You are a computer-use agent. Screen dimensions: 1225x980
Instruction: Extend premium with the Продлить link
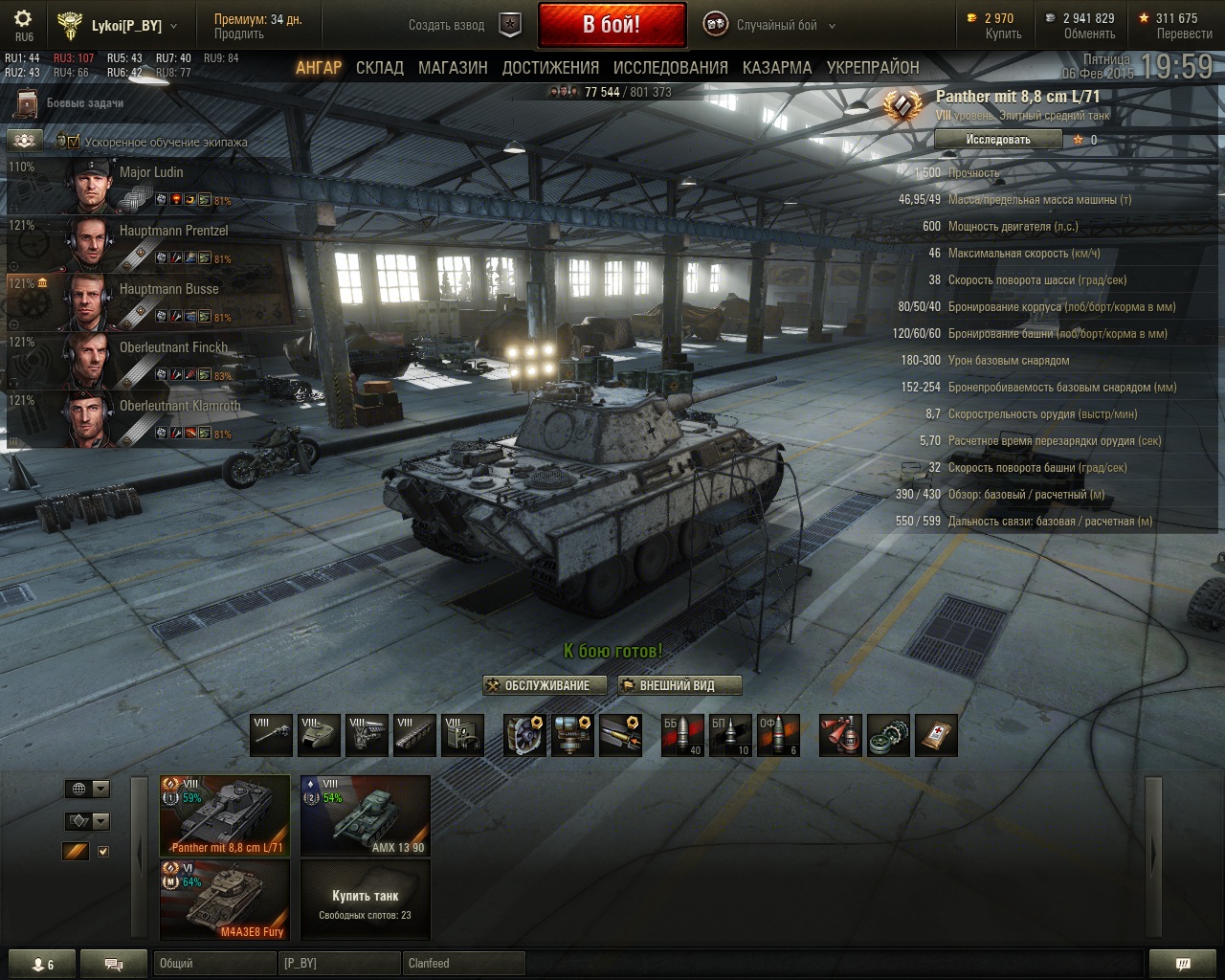[238, 33]
